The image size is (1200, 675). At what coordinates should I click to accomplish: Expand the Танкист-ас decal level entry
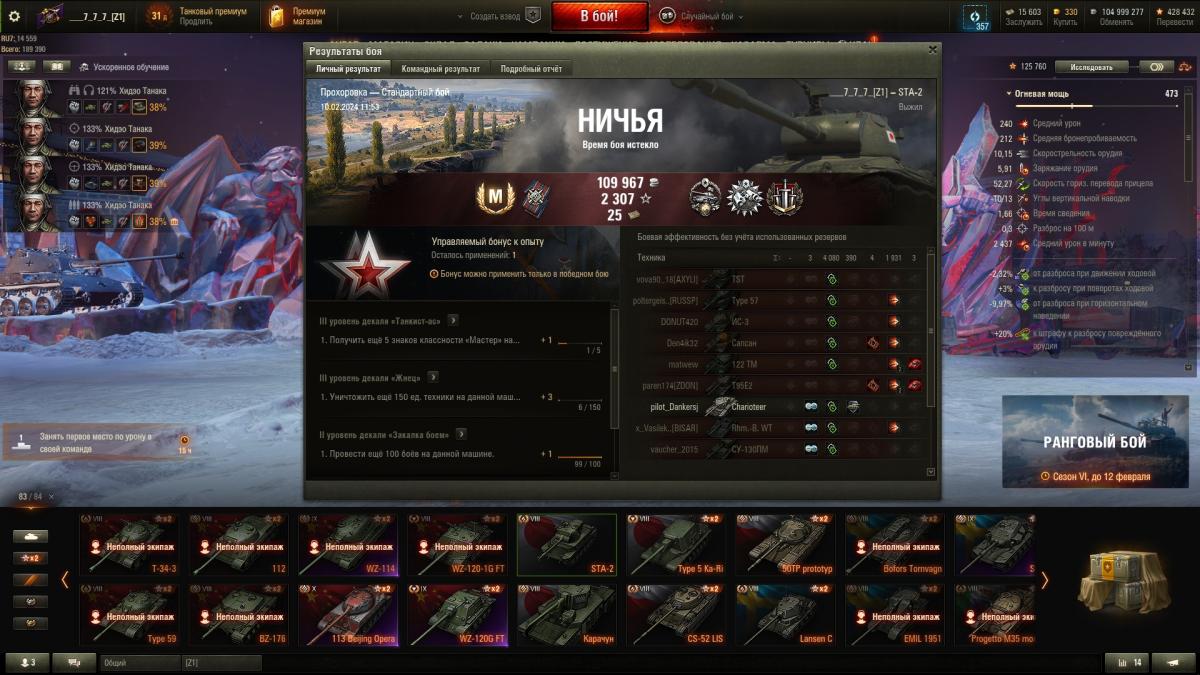453,320
